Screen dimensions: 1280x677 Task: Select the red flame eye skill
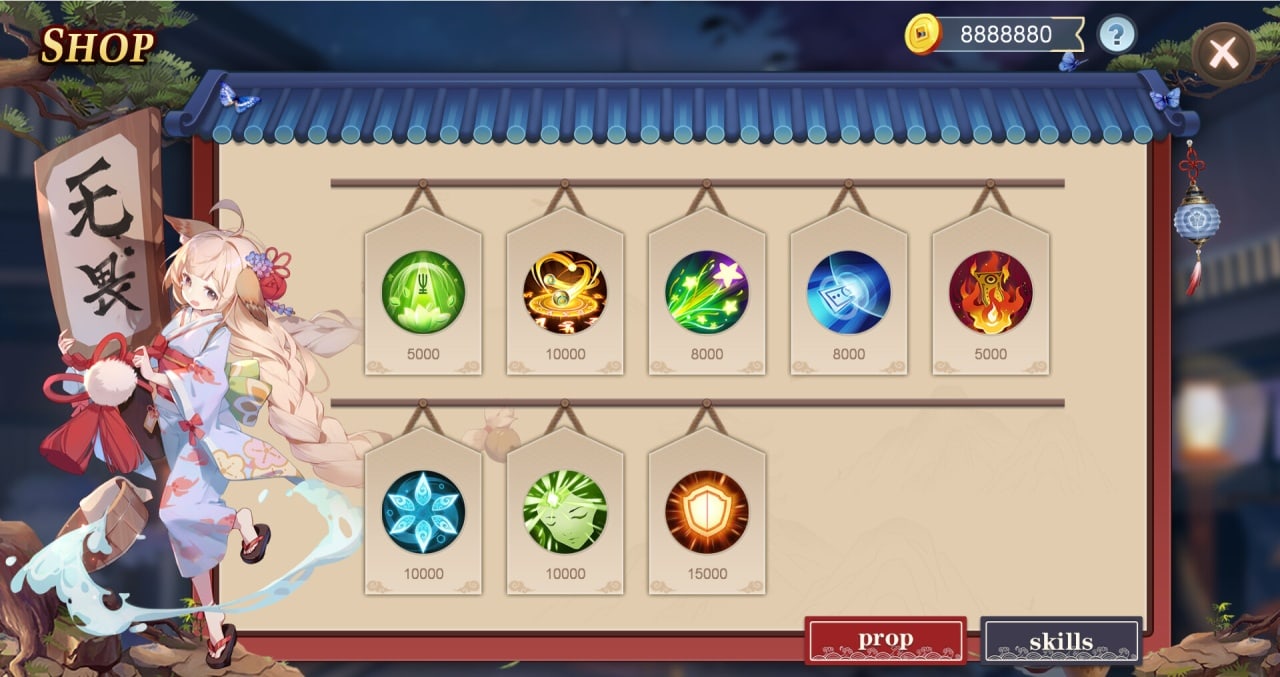[x=991, y=293]
